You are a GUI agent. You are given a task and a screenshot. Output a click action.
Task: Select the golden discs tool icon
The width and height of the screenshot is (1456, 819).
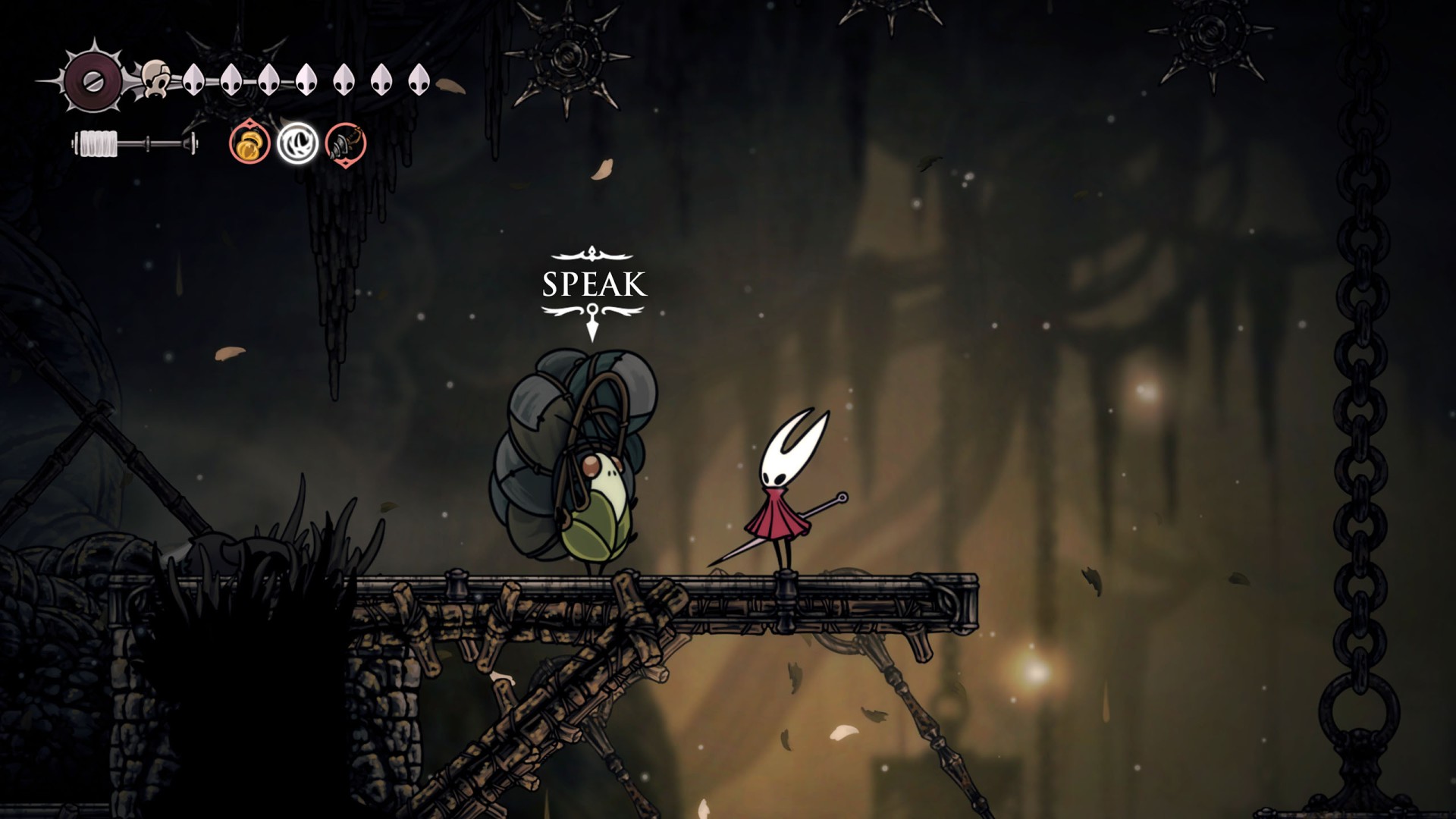tap(249, 143)
